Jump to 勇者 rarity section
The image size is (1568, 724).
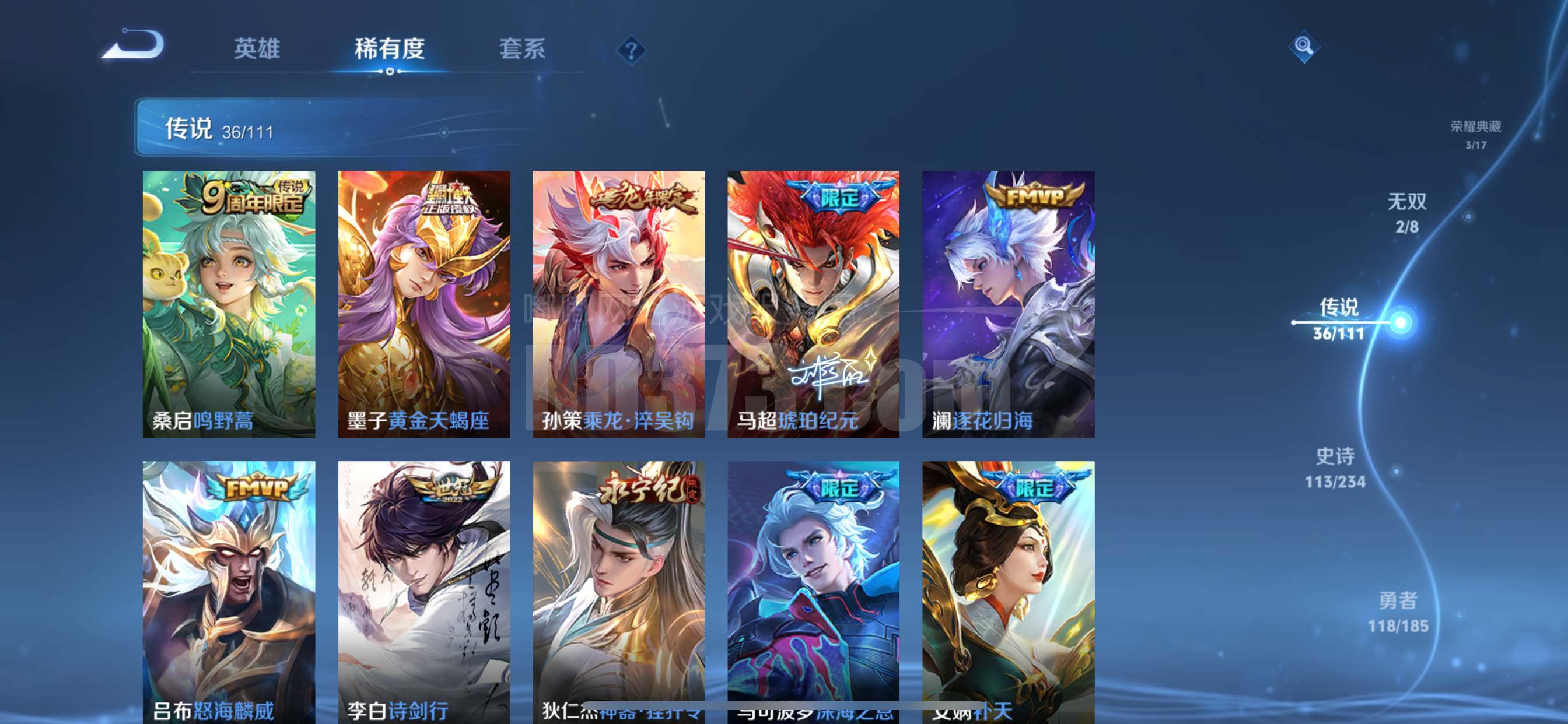tap(1398, 612)
